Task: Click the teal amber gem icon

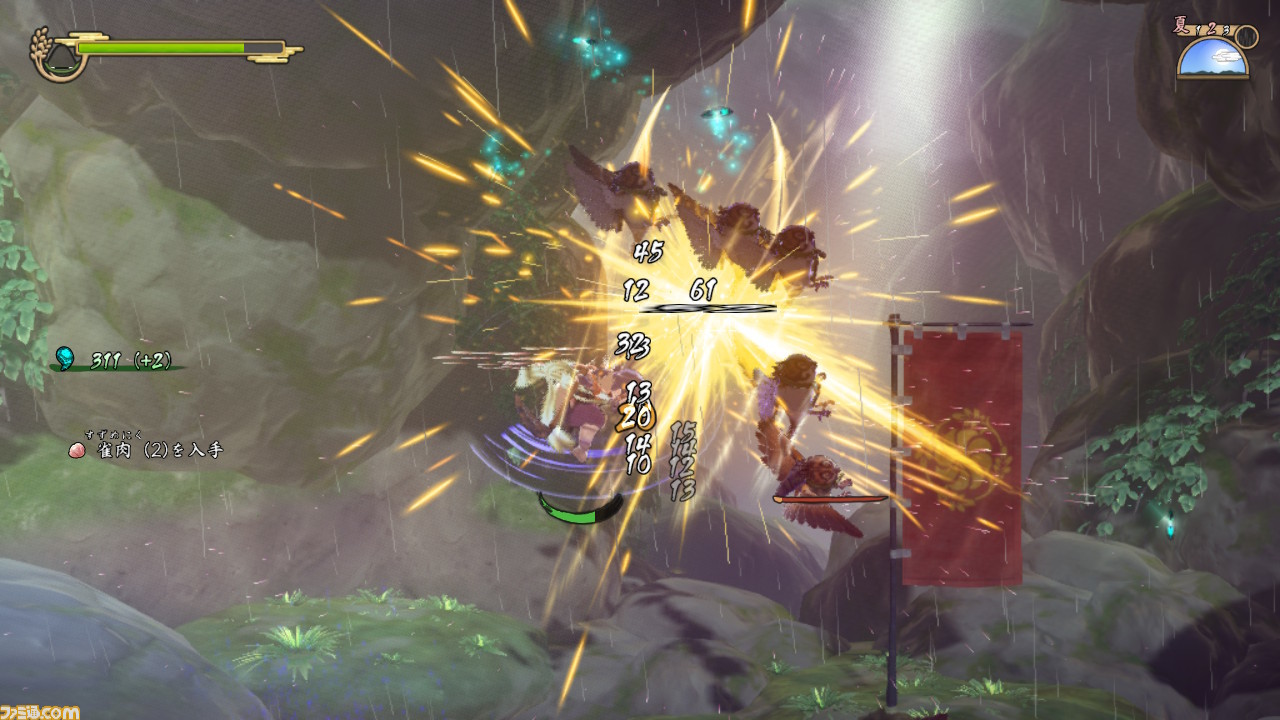Action: [66, 358]
